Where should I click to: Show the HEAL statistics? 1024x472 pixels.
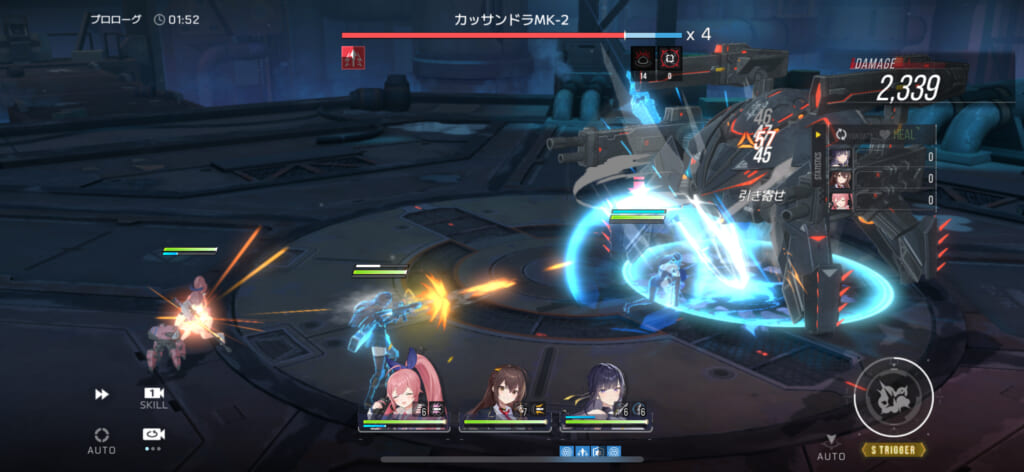click(896, 135)
